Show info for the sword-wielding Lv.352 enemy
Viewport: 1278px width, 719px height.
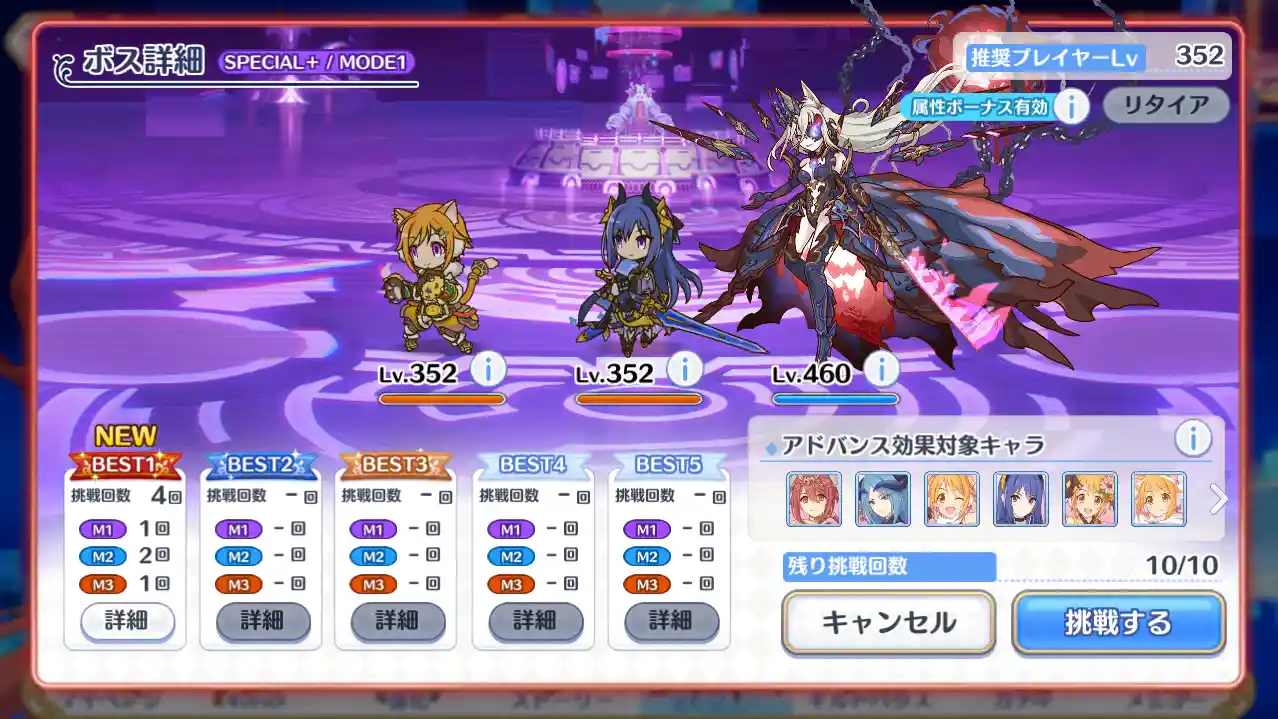click(684, 370)
